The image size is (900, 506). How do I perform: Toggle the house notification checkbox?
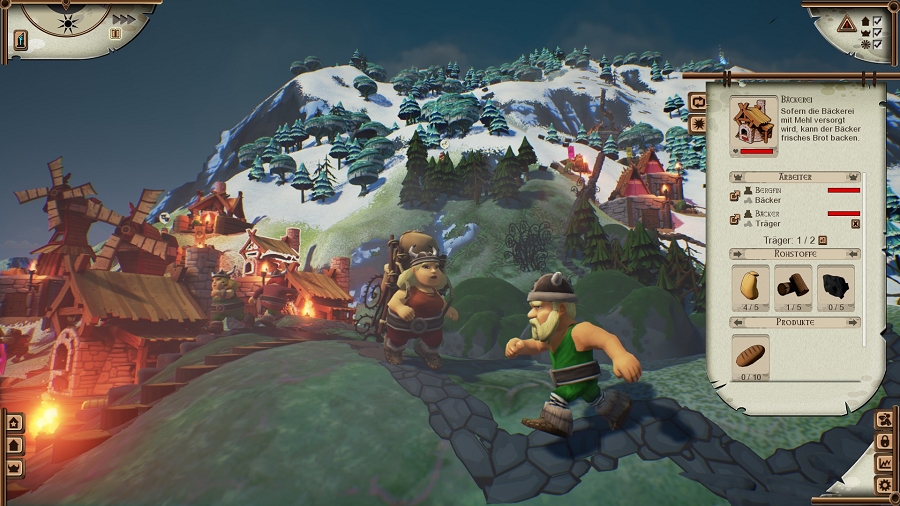pos(877,20)
